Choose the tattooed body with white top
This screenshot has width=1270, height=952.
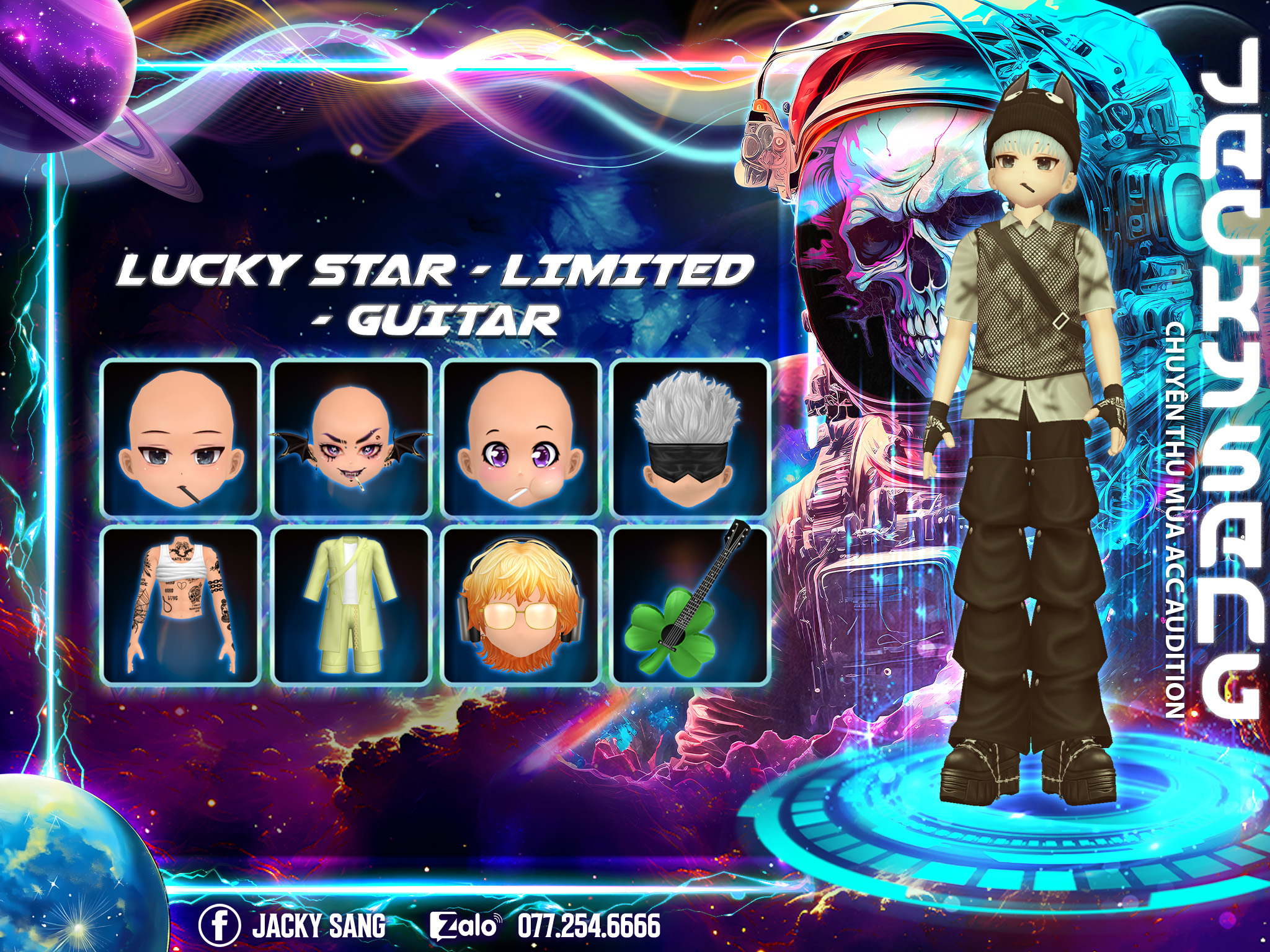(180, 606)
